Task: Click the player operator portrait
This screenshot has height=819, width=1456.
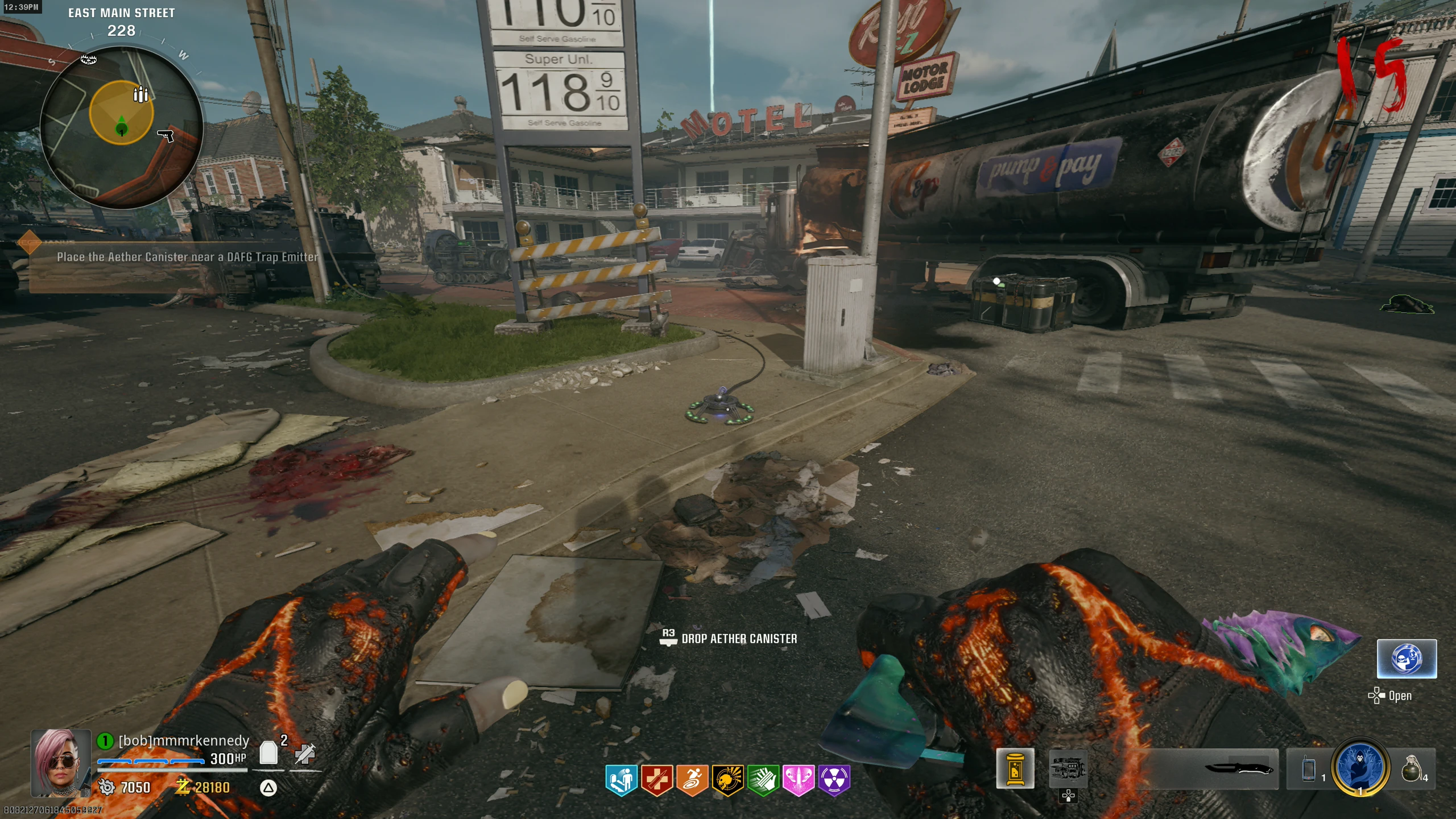Action: pyautogui.click(x=61, y=763)
